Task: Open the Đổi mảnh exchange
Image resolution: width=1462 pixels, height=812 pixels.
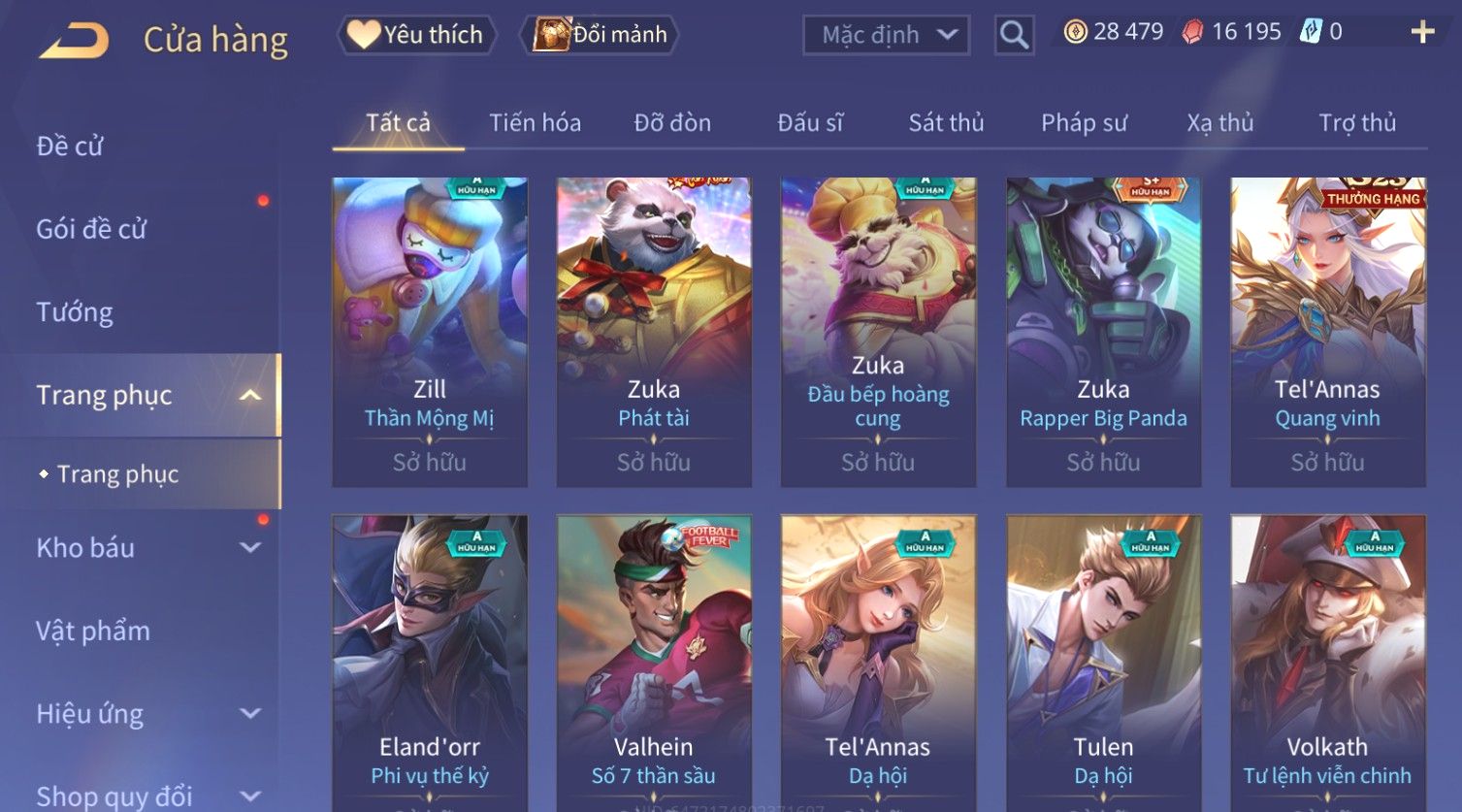Action: click(601, 35)
